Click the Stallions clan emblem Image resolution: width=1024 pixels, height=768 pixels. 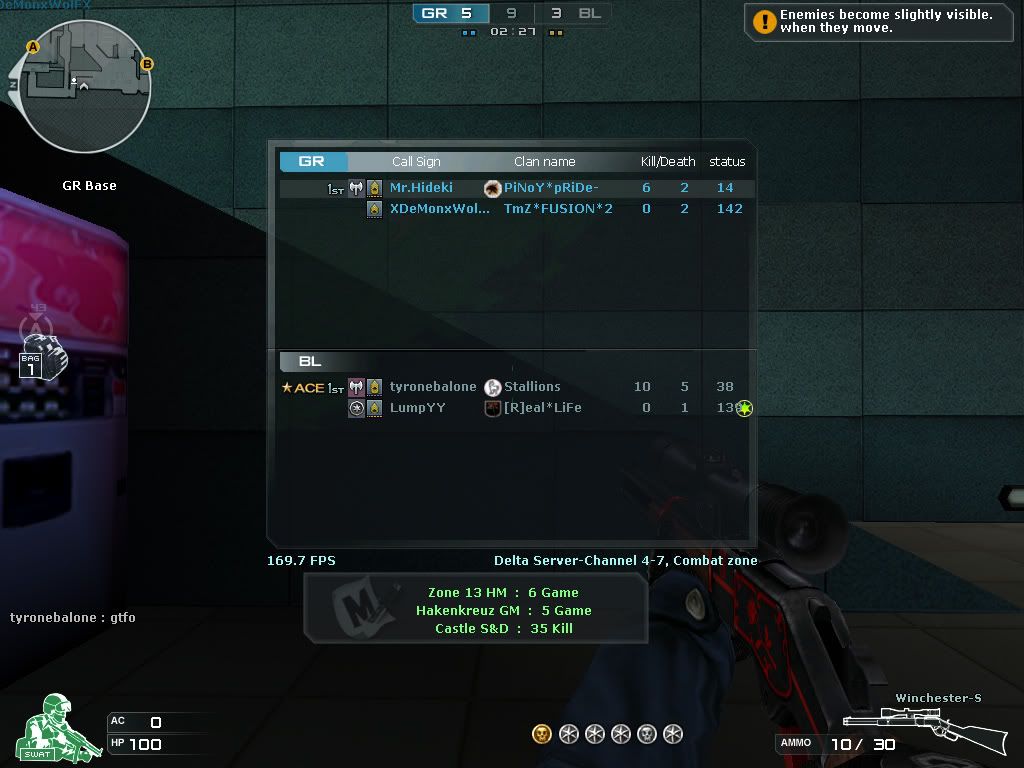coord(492,387)
